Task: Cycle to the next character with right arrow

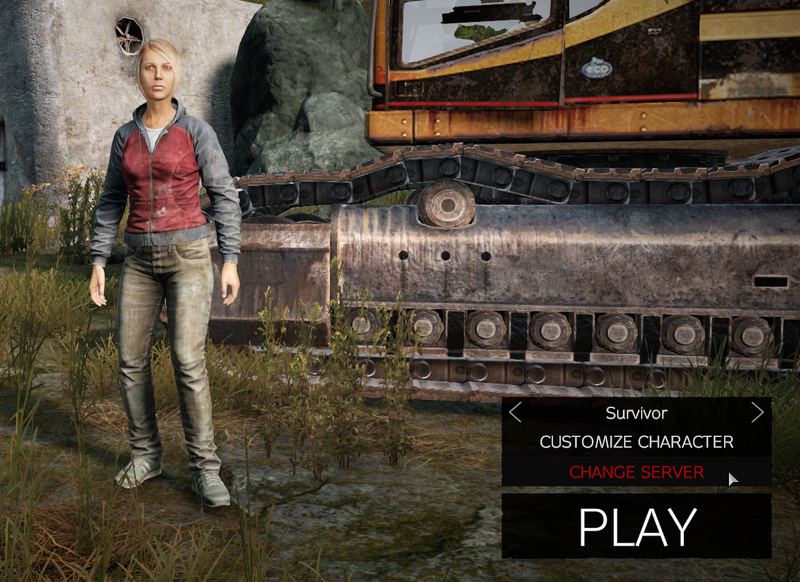Action: click(x=757, y=412)
